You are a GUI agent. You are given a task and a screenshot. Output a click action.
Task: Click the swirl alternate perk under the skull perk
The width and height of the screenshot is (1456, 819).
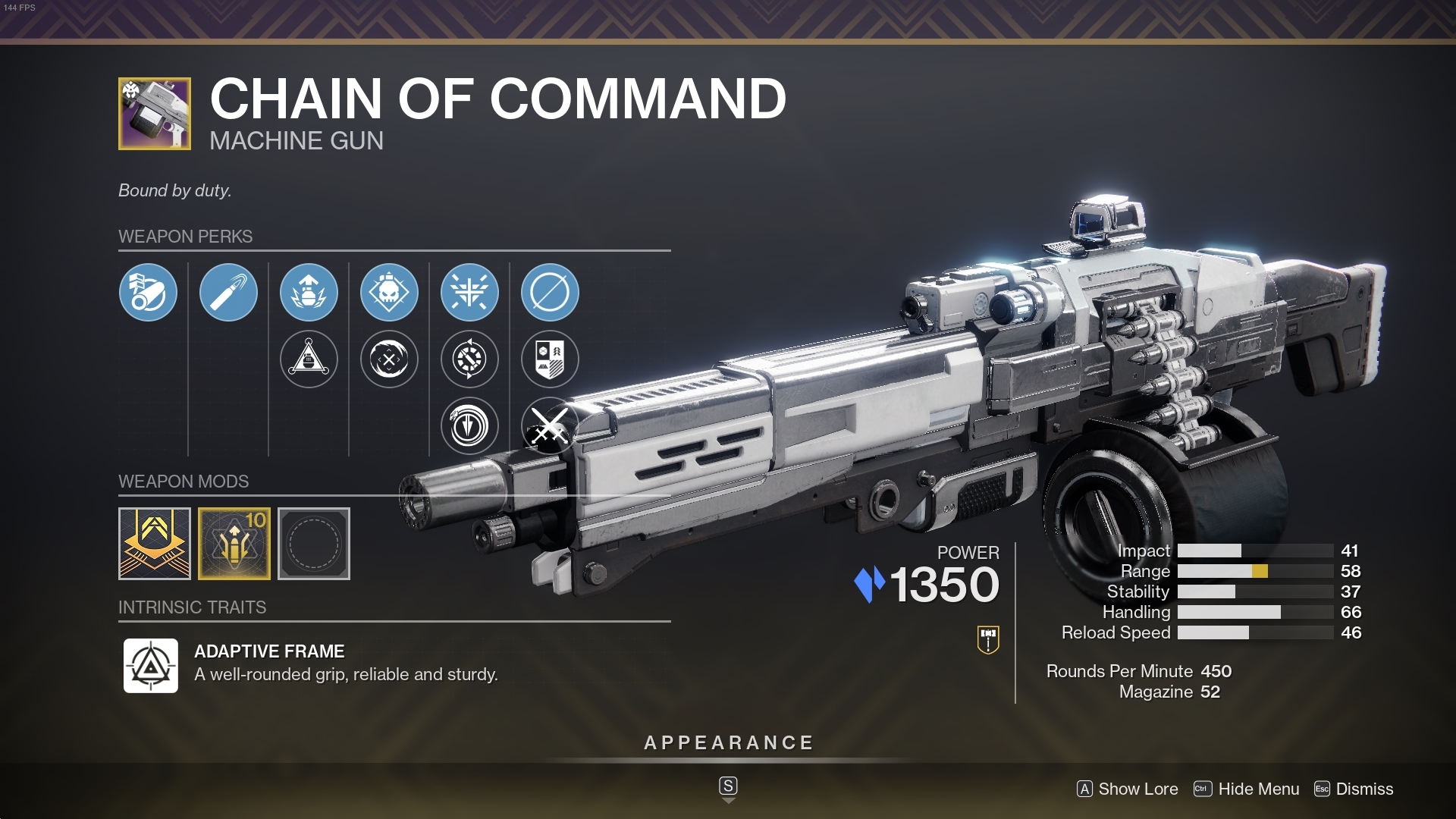[389, 360]
